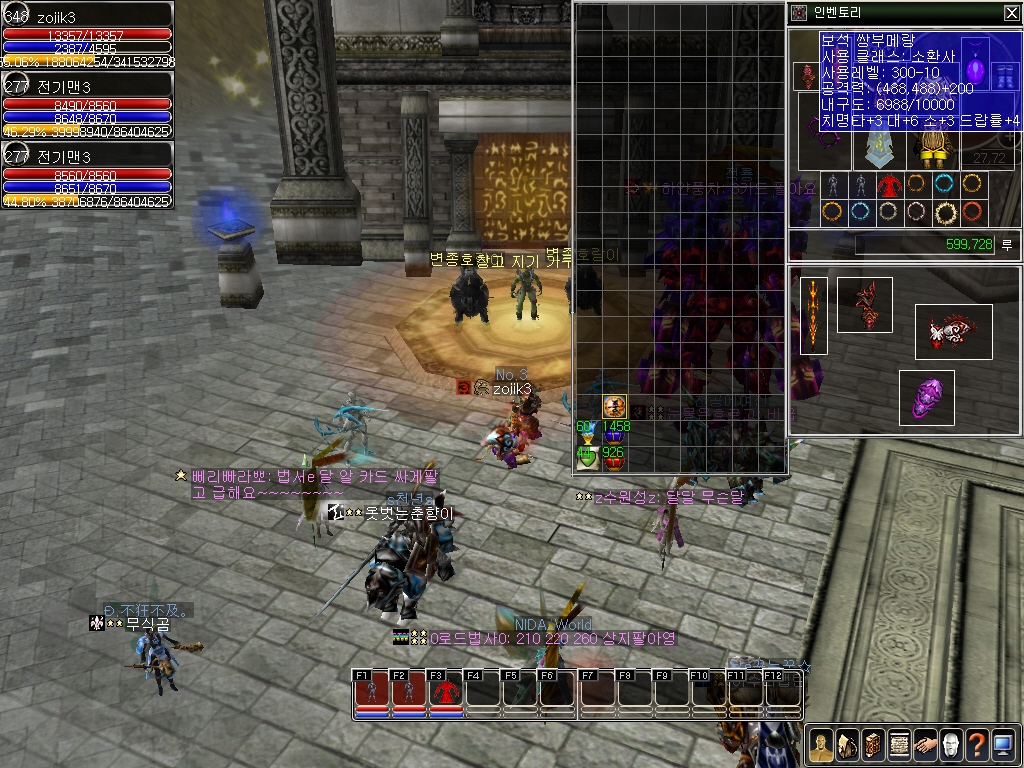Open help via the orange question mark icon
This screenshot has height=768, width=1024.
tap(977, 745)
